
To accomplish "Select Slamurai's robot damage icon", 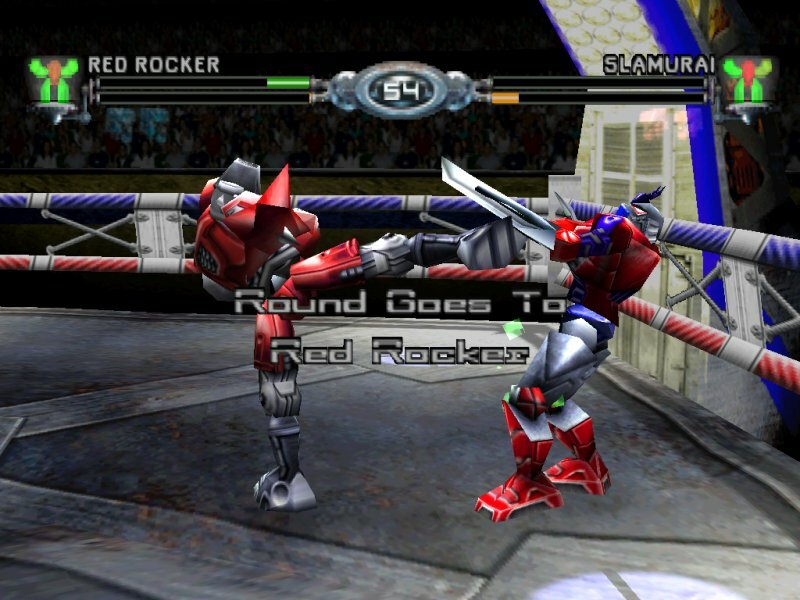I will click(x=746, y=83).
